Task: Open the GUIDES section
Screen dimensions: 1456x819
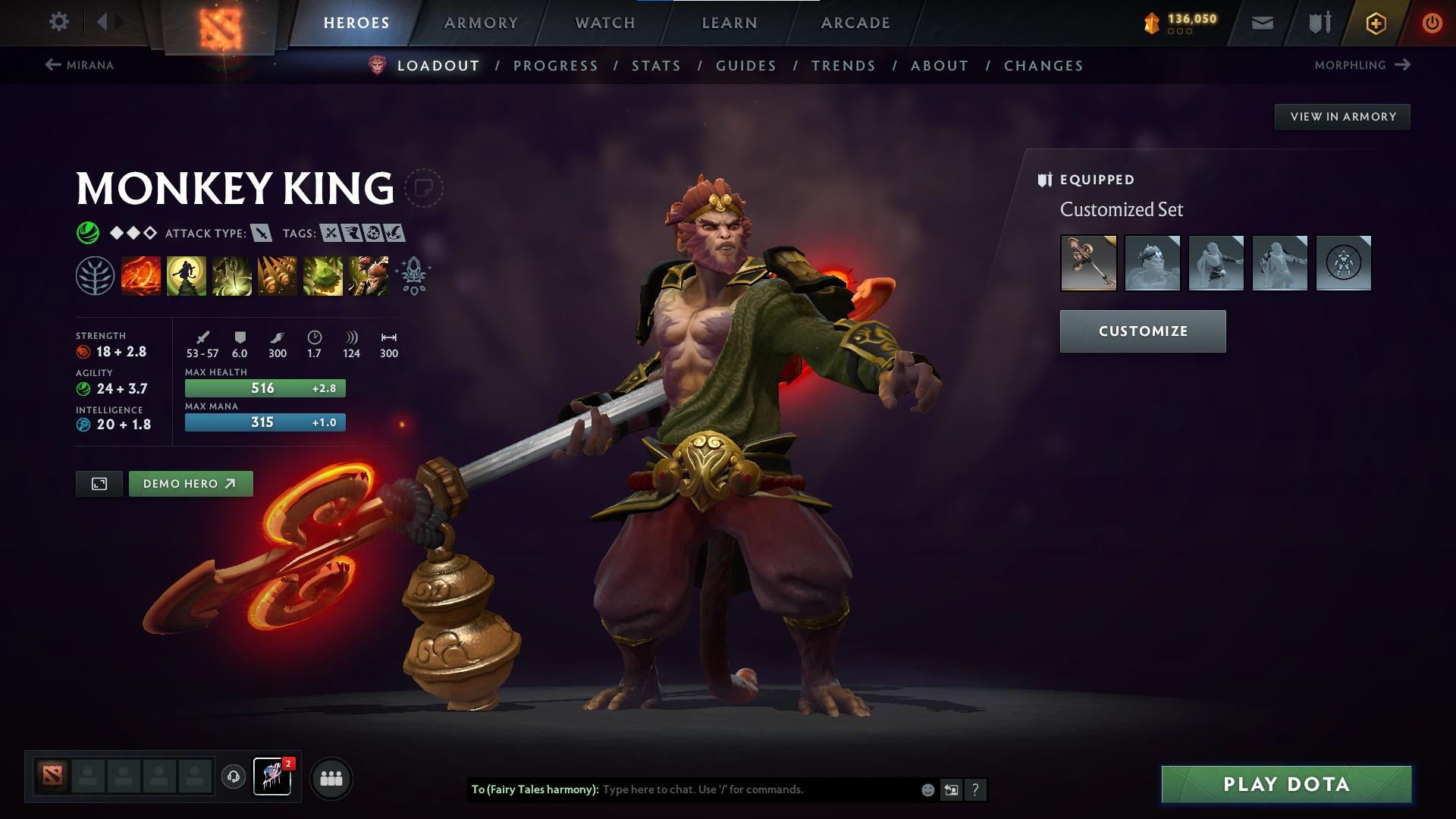Action: [745, 66]
